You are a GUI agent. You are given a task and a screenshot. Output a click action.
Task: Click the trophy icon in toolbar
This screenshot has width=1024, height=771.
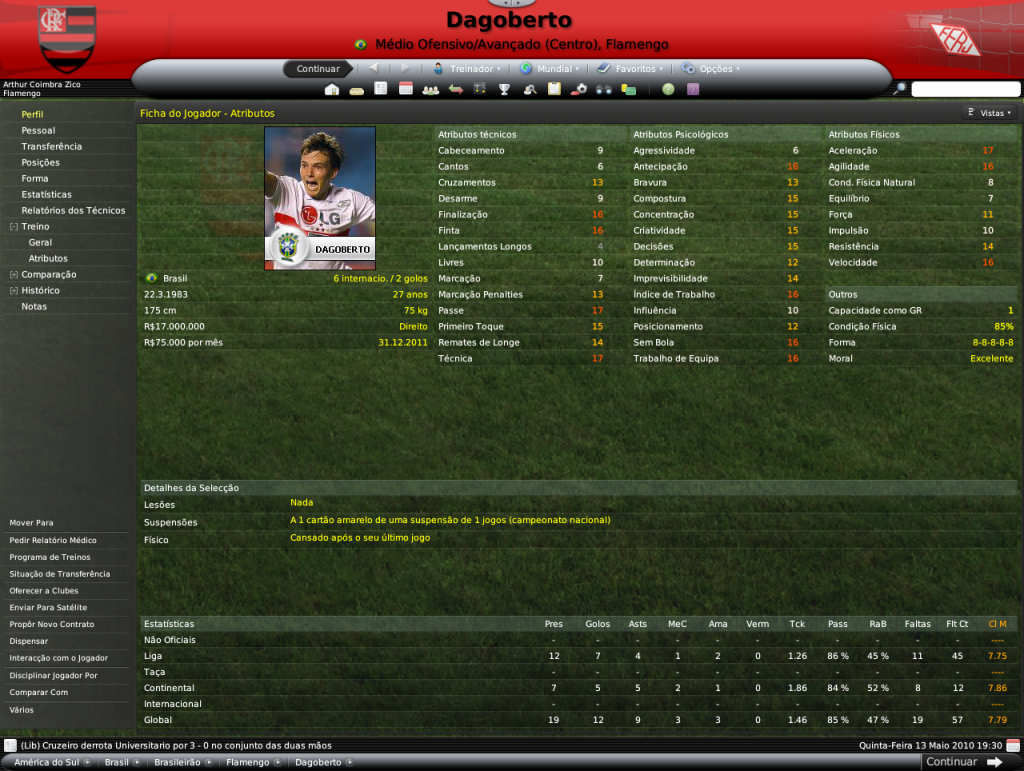505,89
